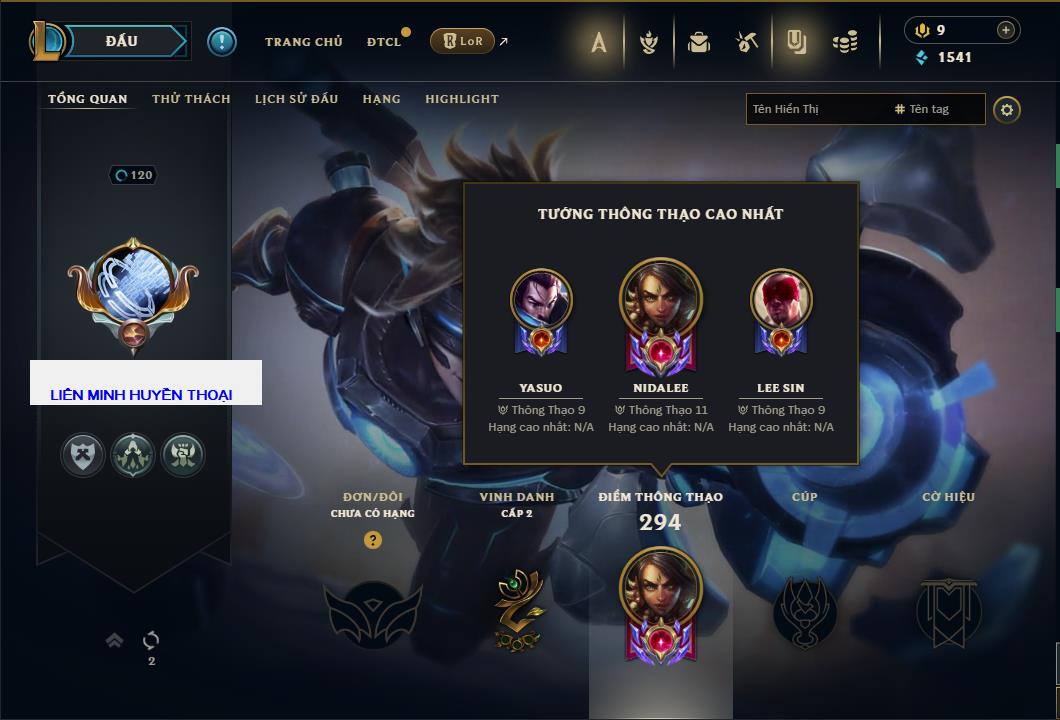The image size is (1060, 720).
Task: Open the TRANG CHỦ home page
Action: click(x=303, y=42)
